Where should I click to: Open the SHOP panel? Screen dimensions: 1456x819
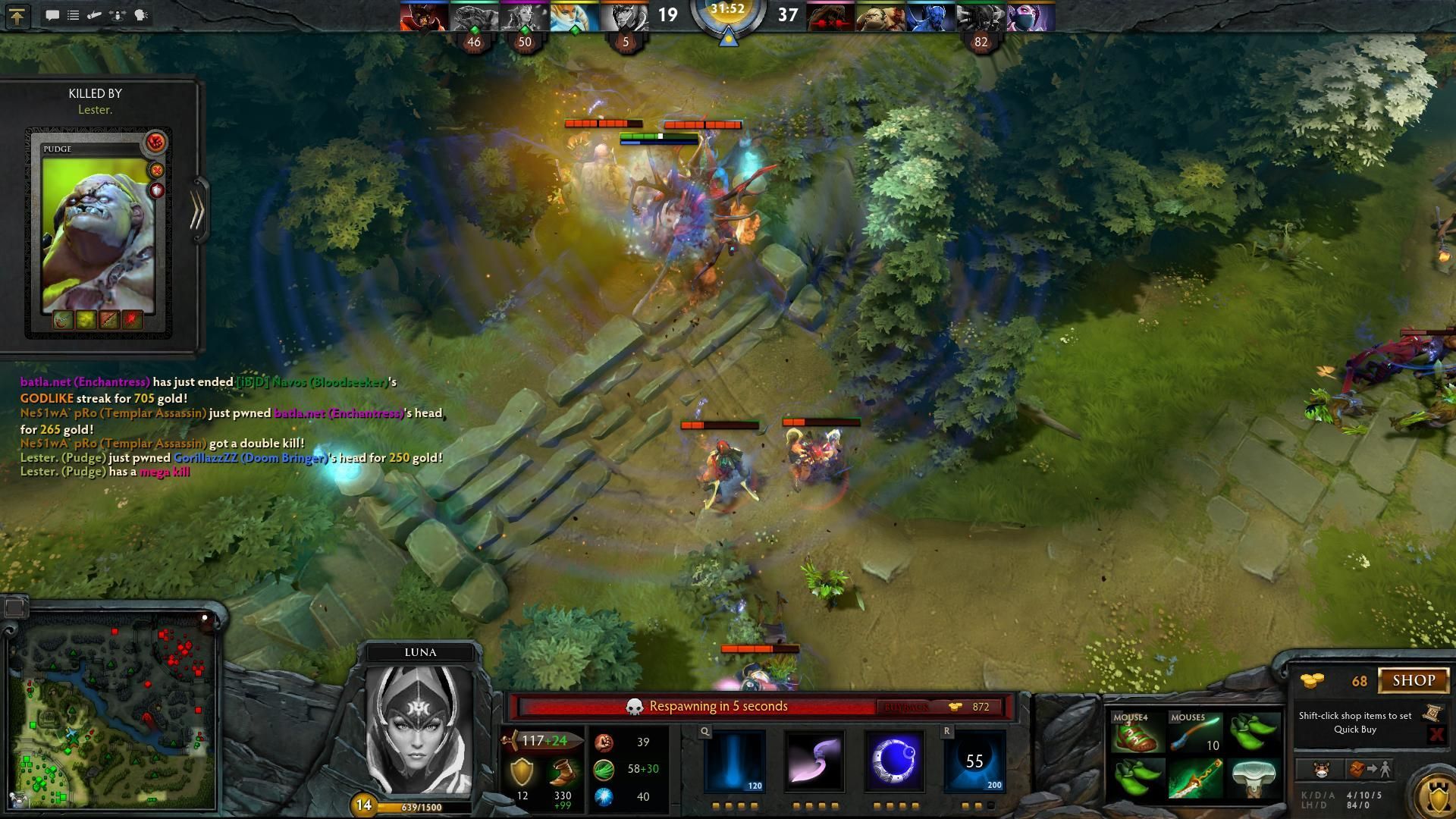coord(1414,680)
